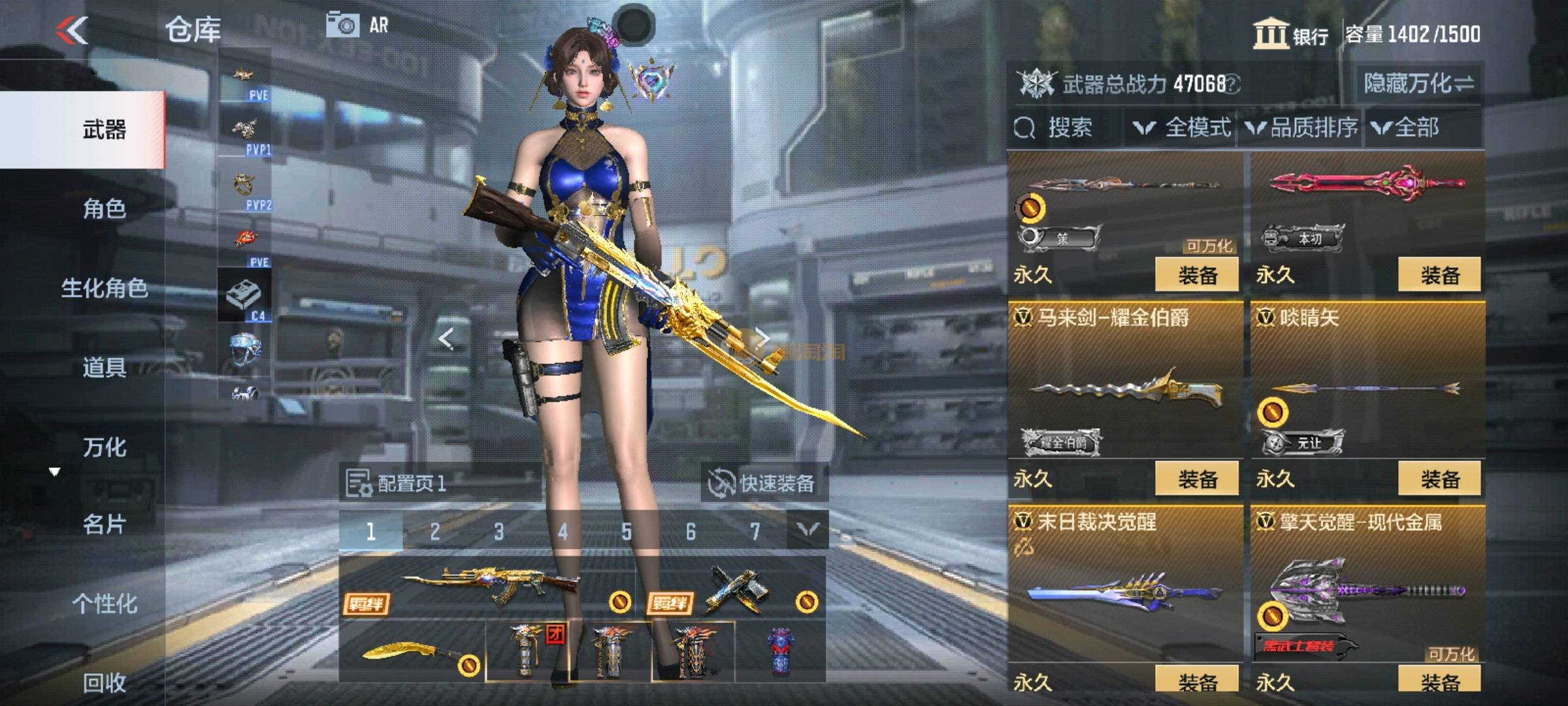Image resolution: width=1568 pixels, height=706 pixels.
Task: Open the 万化 section
Action: (105, 447)
